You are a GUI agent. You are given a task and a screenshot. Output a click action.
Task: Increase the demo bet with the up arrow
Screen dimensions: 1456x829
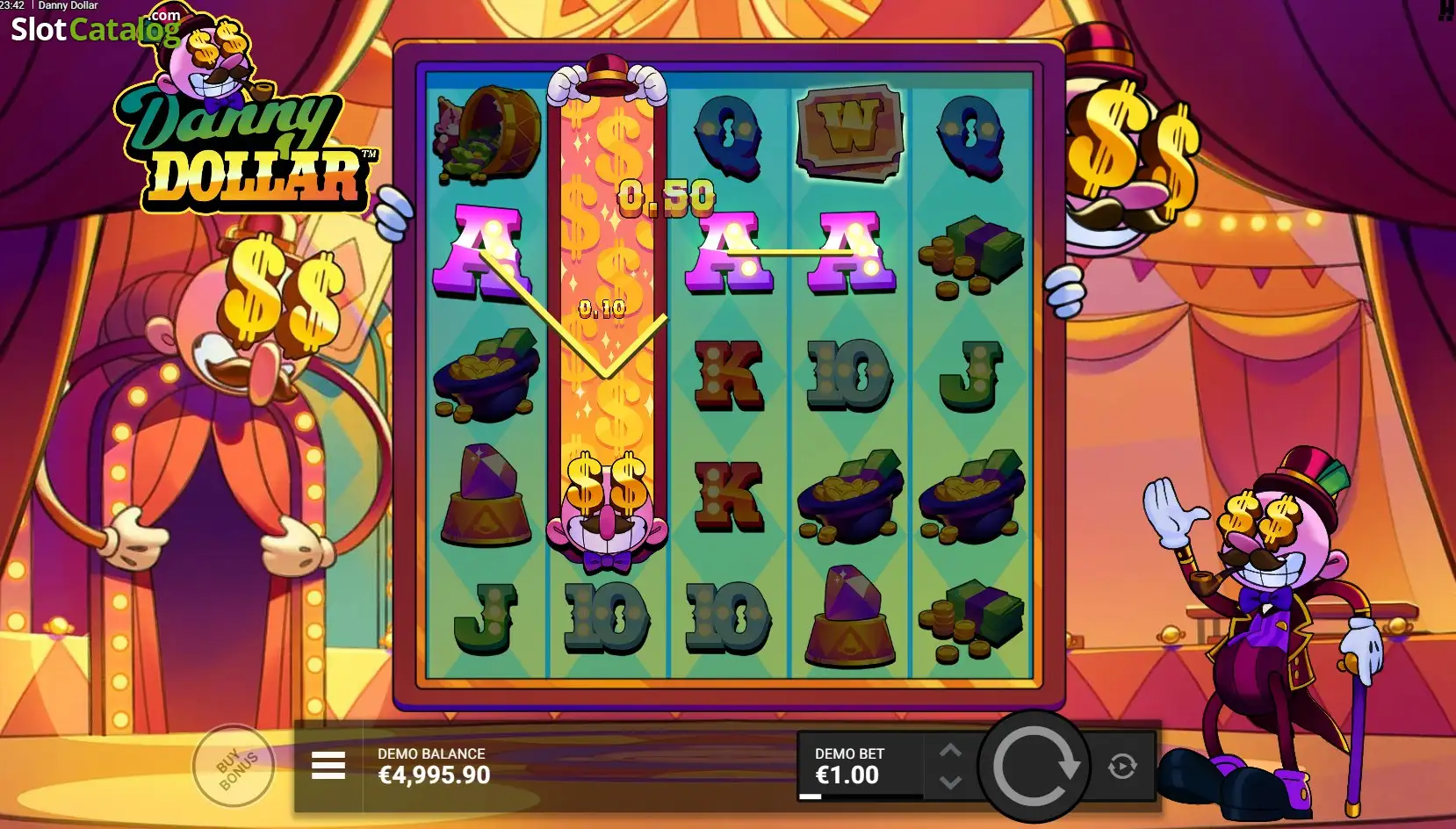[950, 751]
